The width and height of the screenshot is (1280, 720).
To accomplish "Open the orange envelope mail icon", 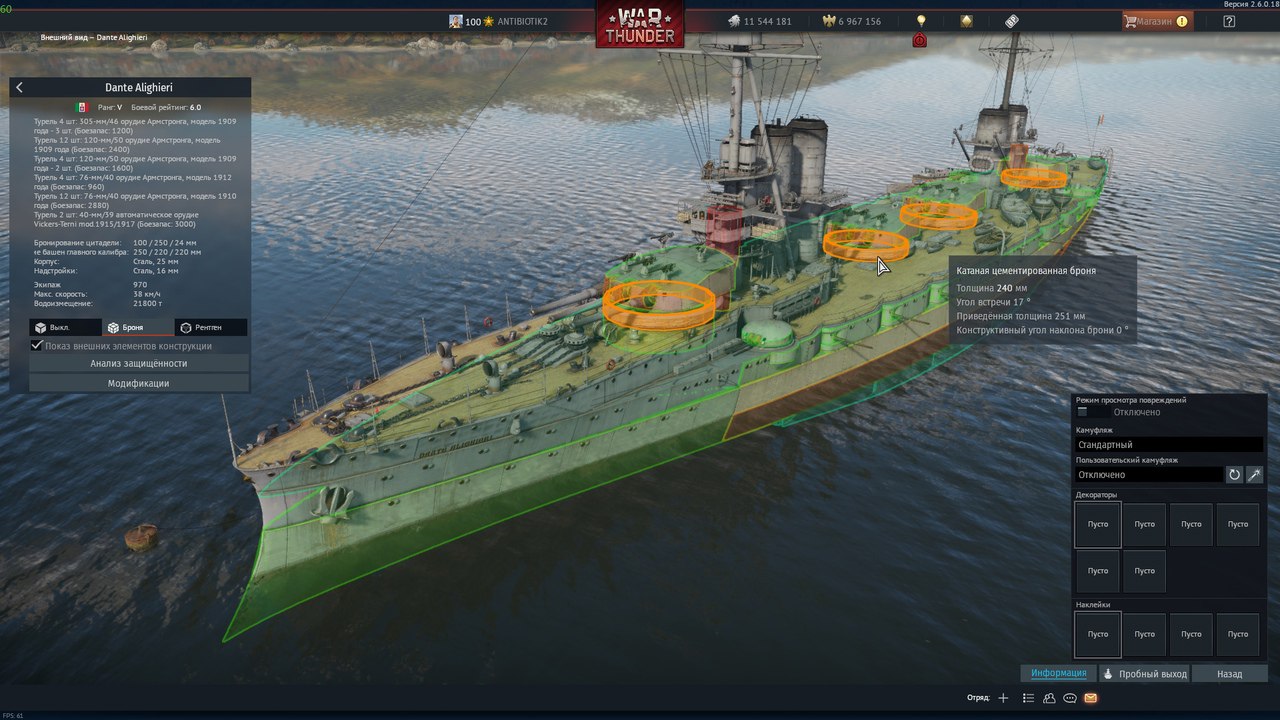I will (x=1090, y=698).
